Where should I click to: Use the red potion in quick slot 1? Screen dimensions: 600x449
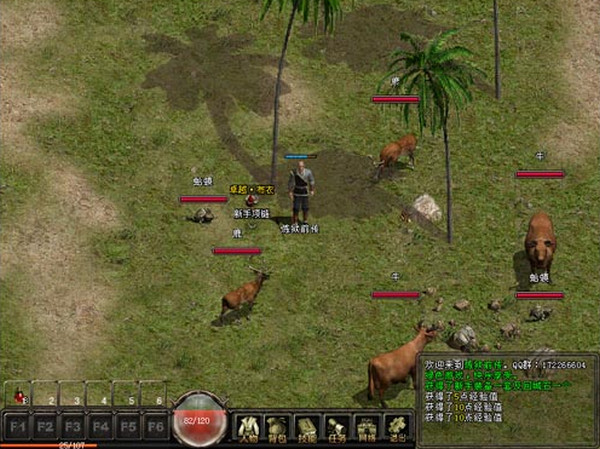coord(17,394)
